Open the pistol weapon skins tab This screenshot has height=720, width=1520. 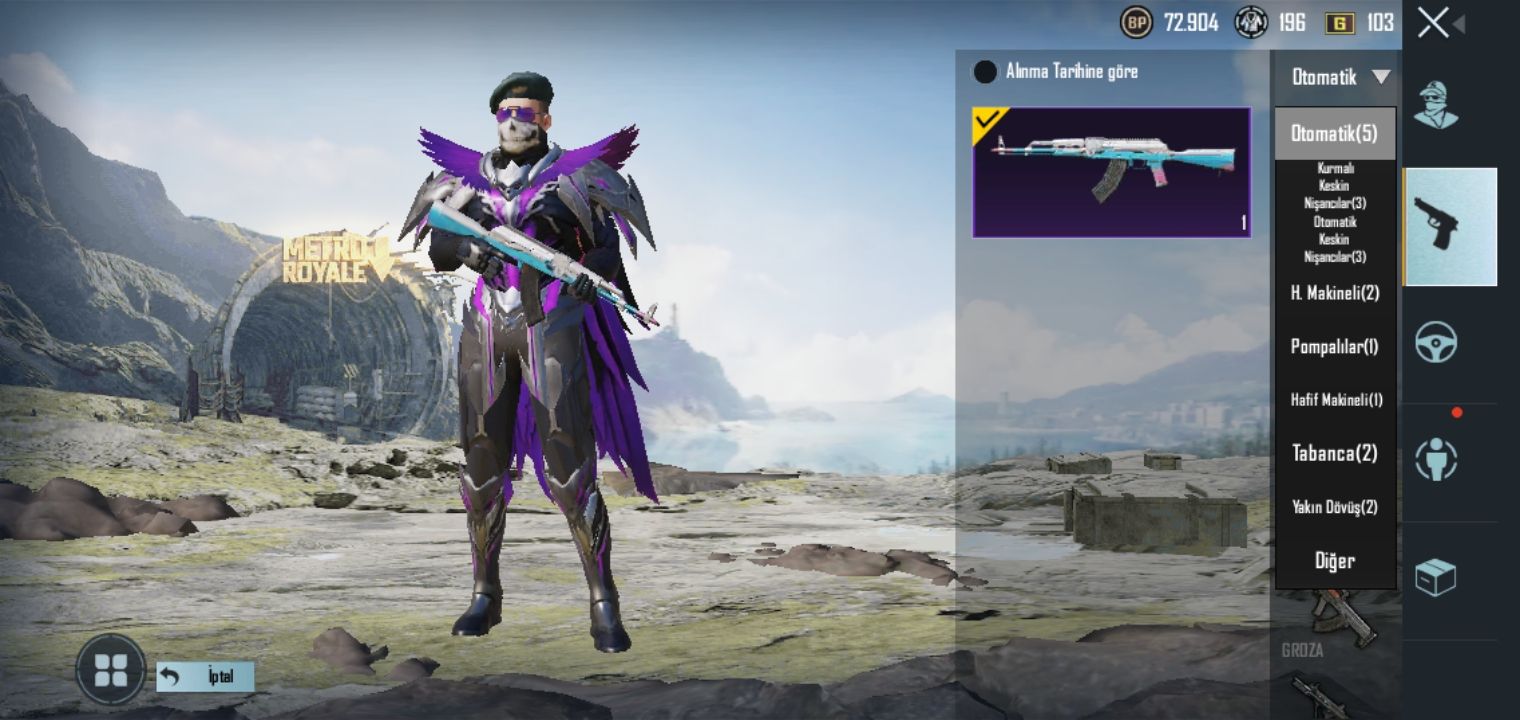click(1450, 227)
